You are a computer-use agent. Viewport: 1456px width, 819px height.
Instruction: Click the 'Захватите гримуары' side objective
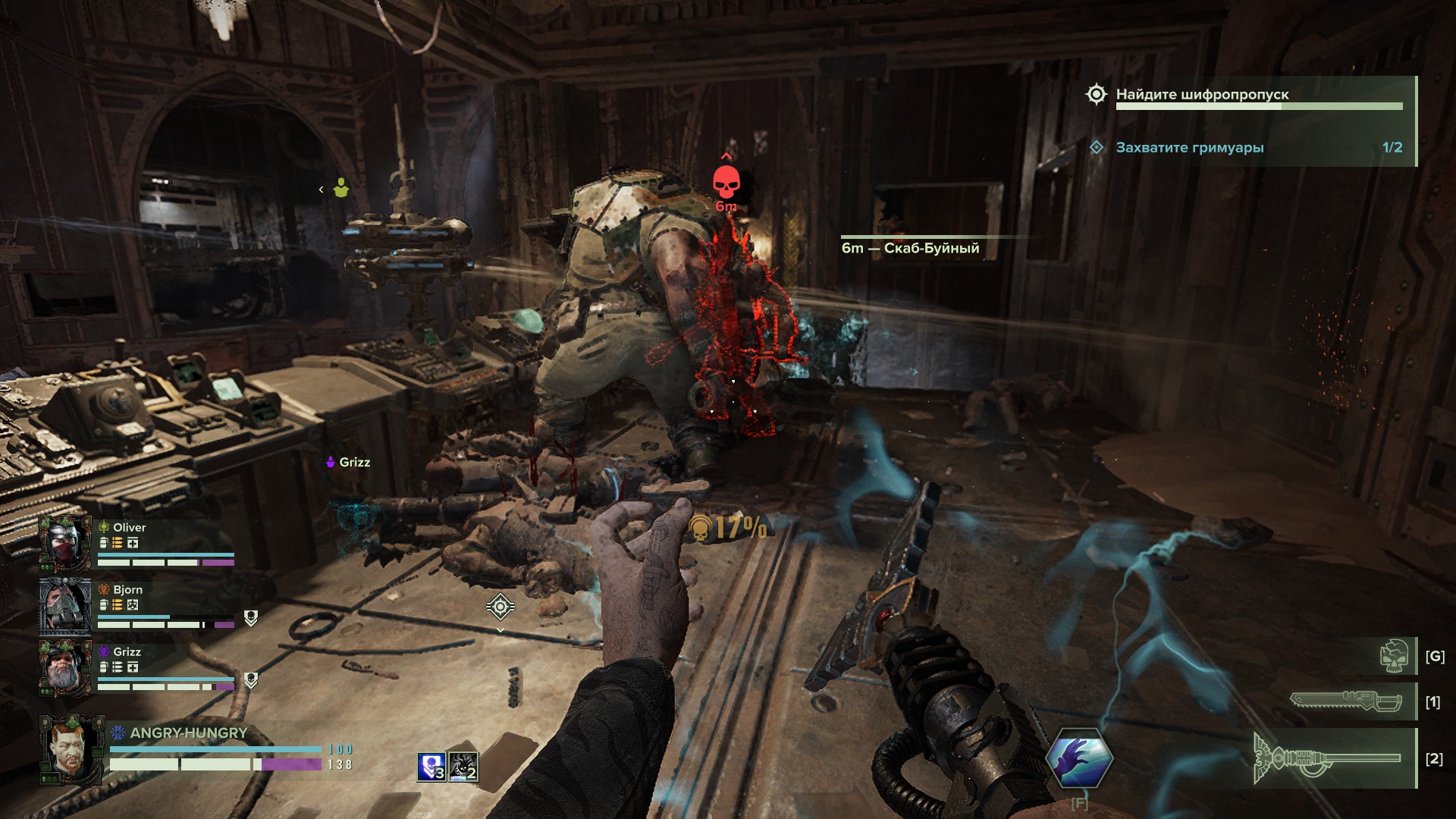(1189, 148)
